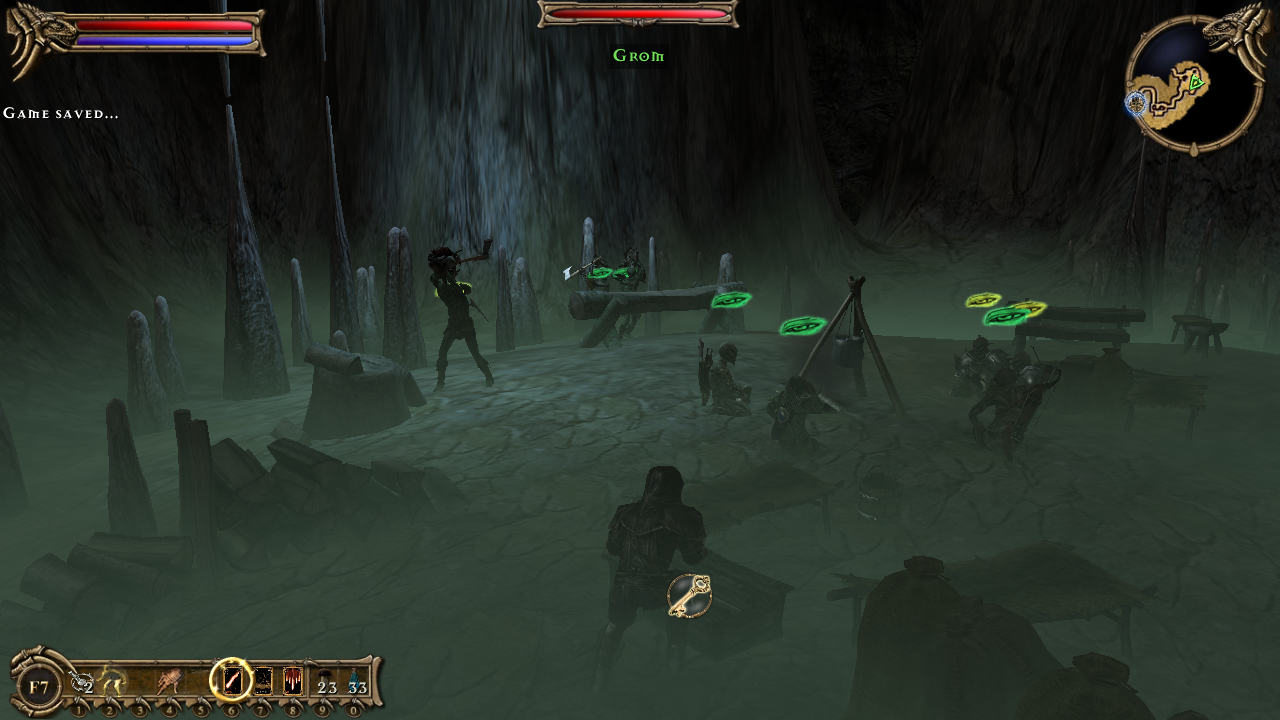Choose the highlighted fire streak card in slot 6
Image resolution: width=1280 pixels, height=720 pixels.
[x=232, y=681]
